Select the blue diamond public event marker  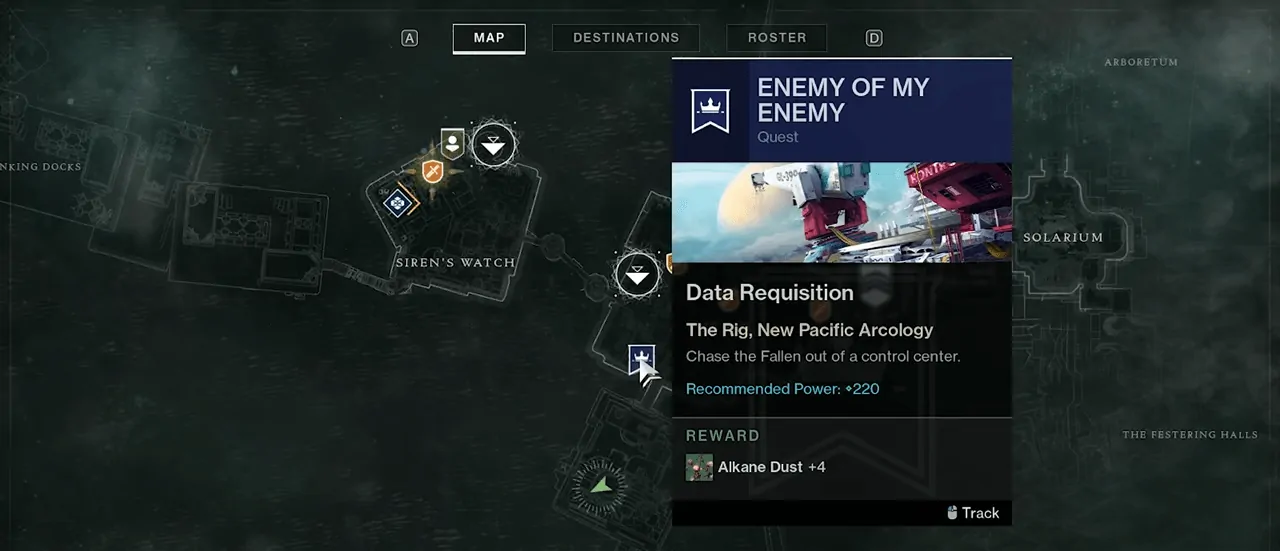(398, 202)
